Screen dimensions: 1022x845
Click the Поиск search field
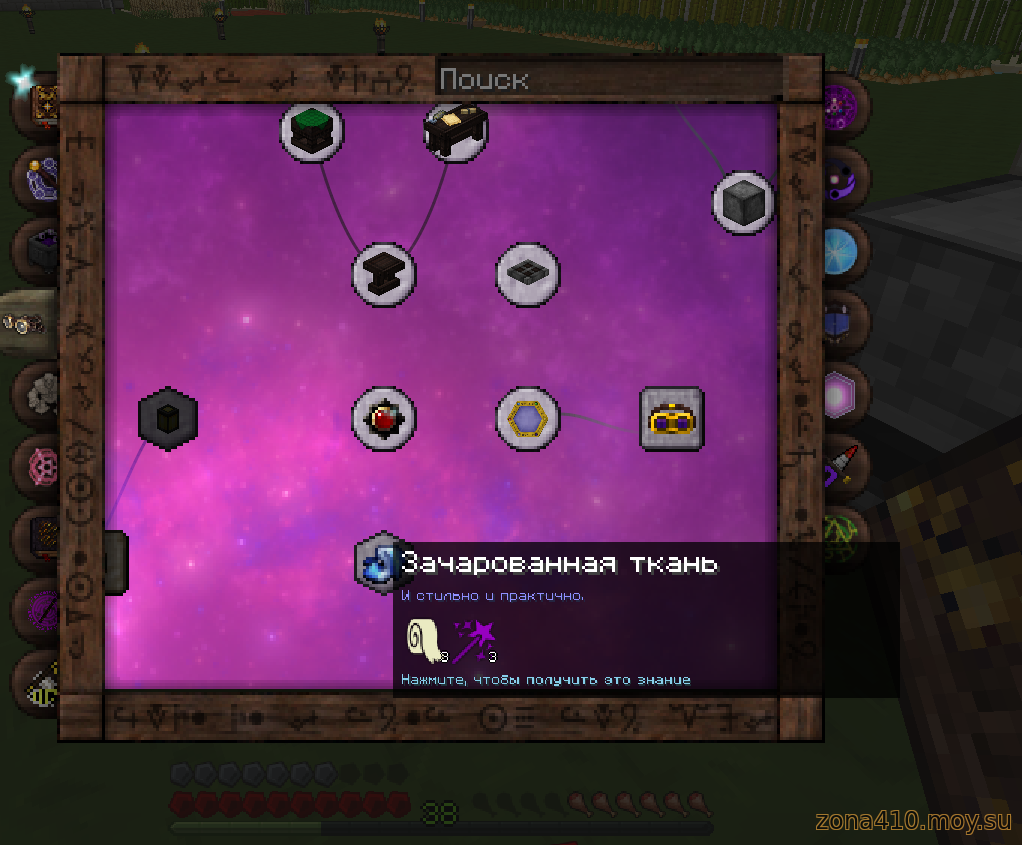tap(608, 79)
